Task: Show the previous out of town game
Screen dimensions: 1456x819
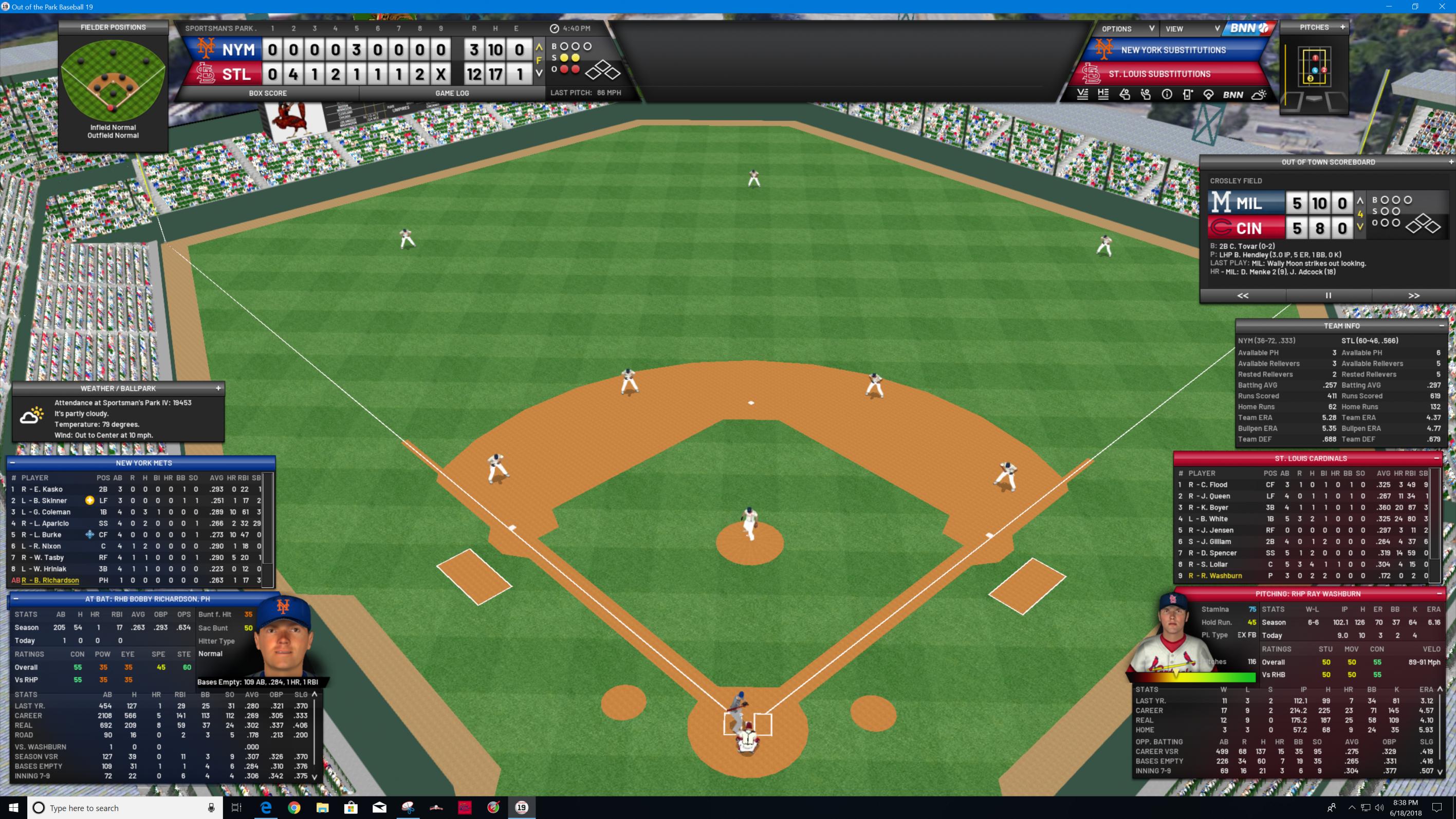Action: (x=1242, y=295)
